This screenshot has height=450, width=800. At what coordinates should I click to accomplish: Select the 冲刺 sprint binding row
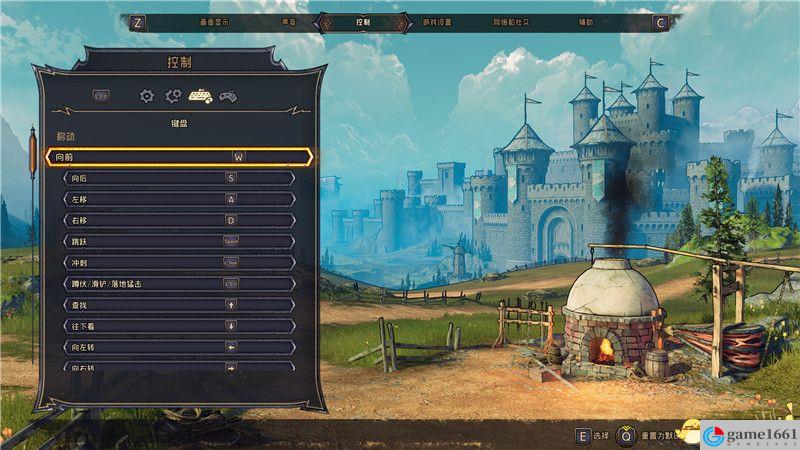pyautogui.click(x=179, y=262)
